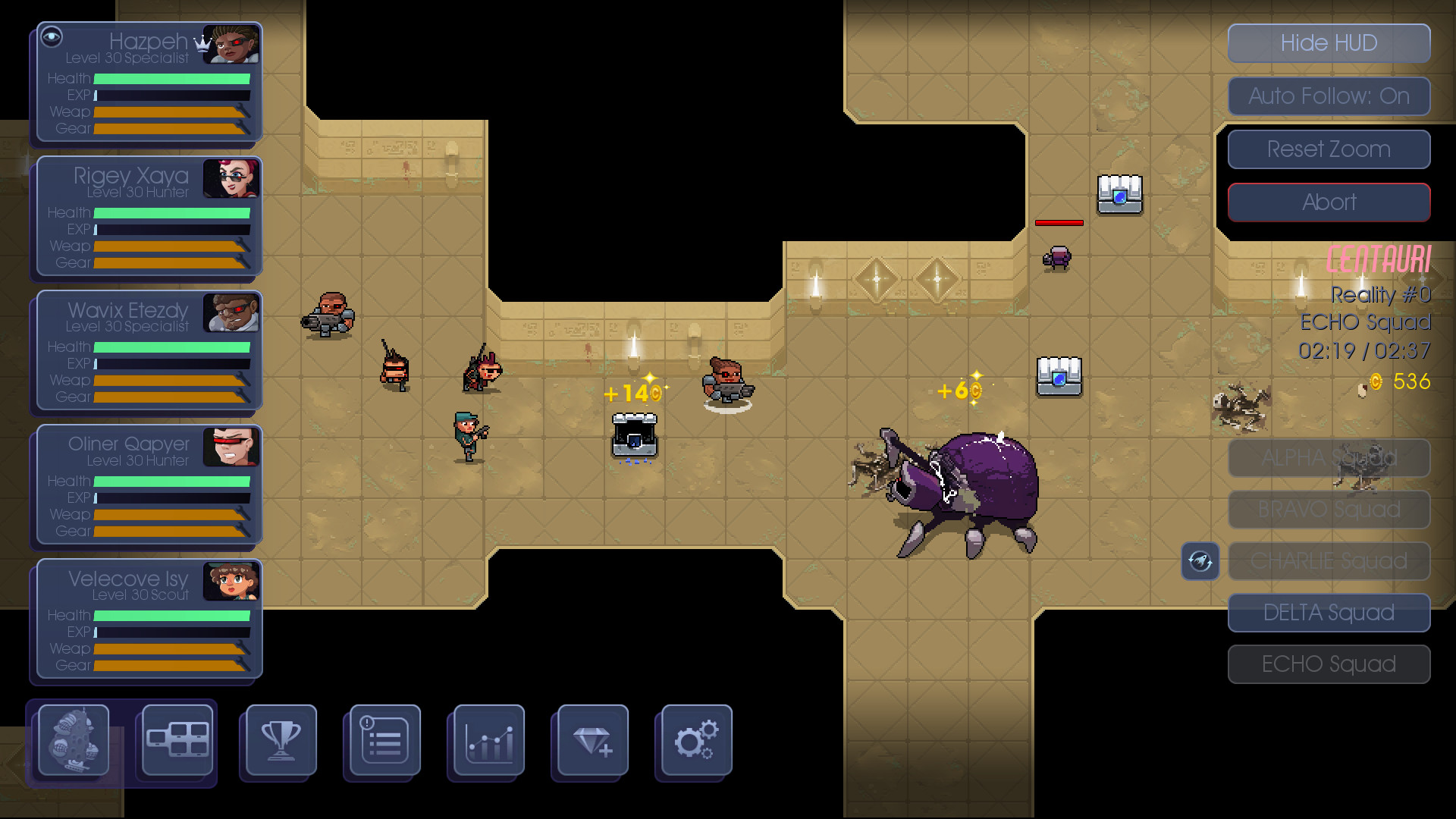1456x819 pixels.
Task: Abort the current mission
Action: coord(1328,202)
